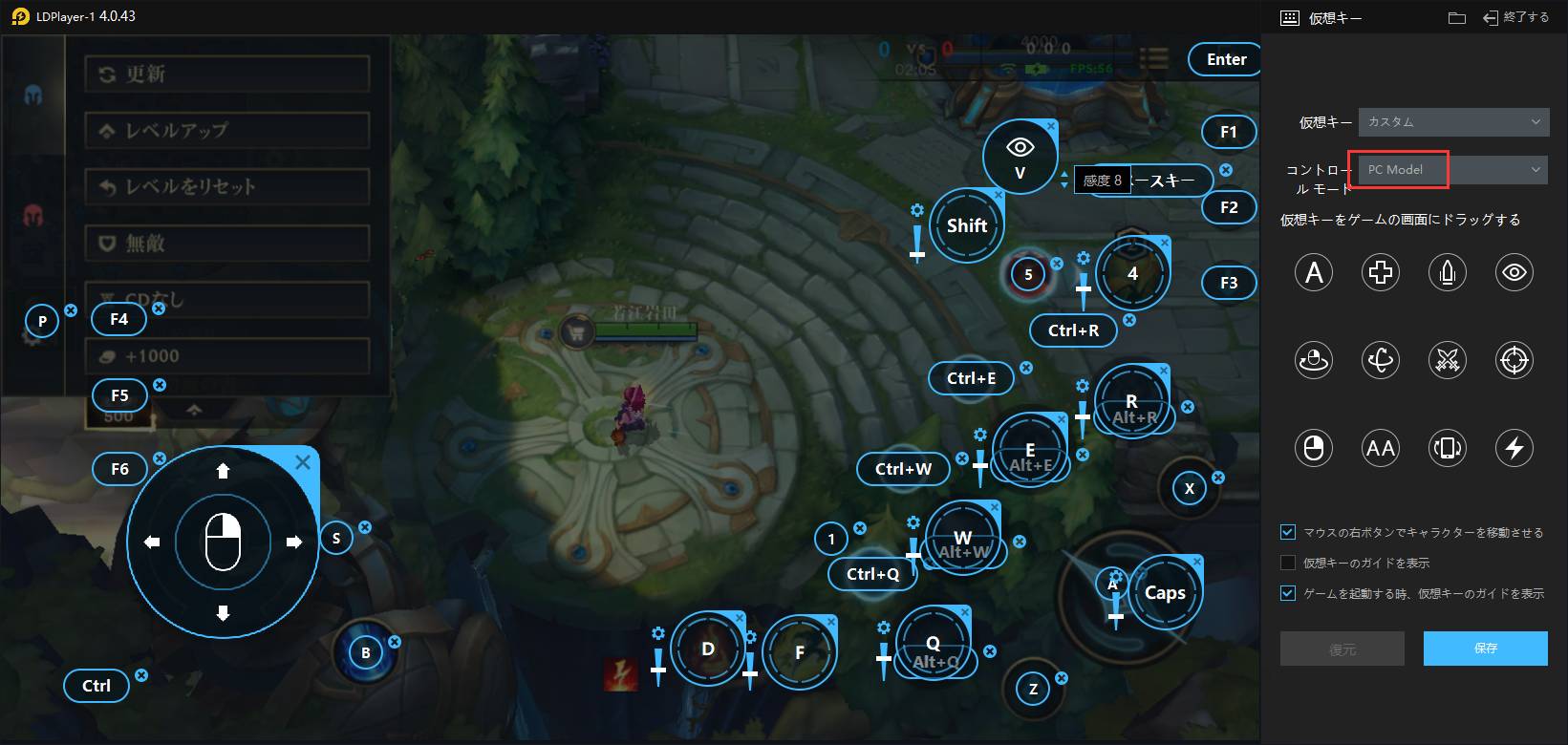The height and width of the screenshot is (745, 1568).
Task: Choose the eye view-control tool in panel
Action: point(1514,273)
